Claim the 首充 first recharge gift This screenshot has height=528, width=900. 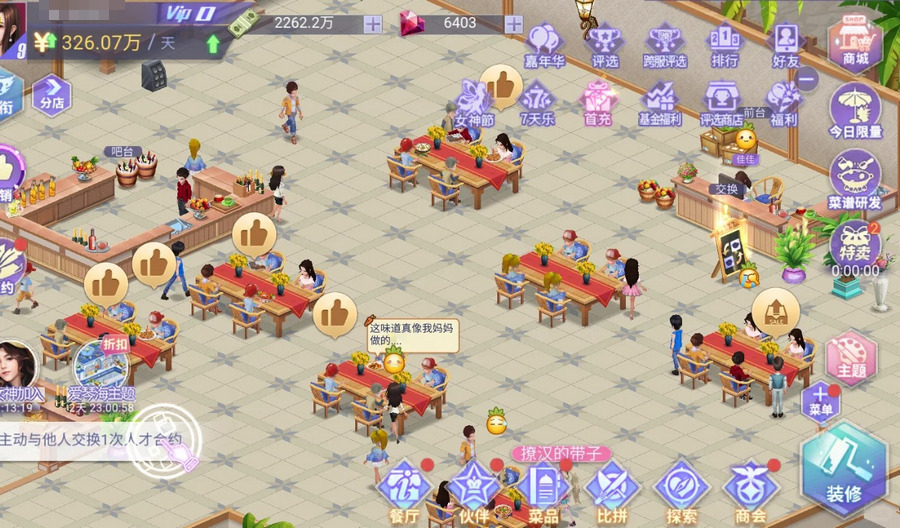point(597,102)
